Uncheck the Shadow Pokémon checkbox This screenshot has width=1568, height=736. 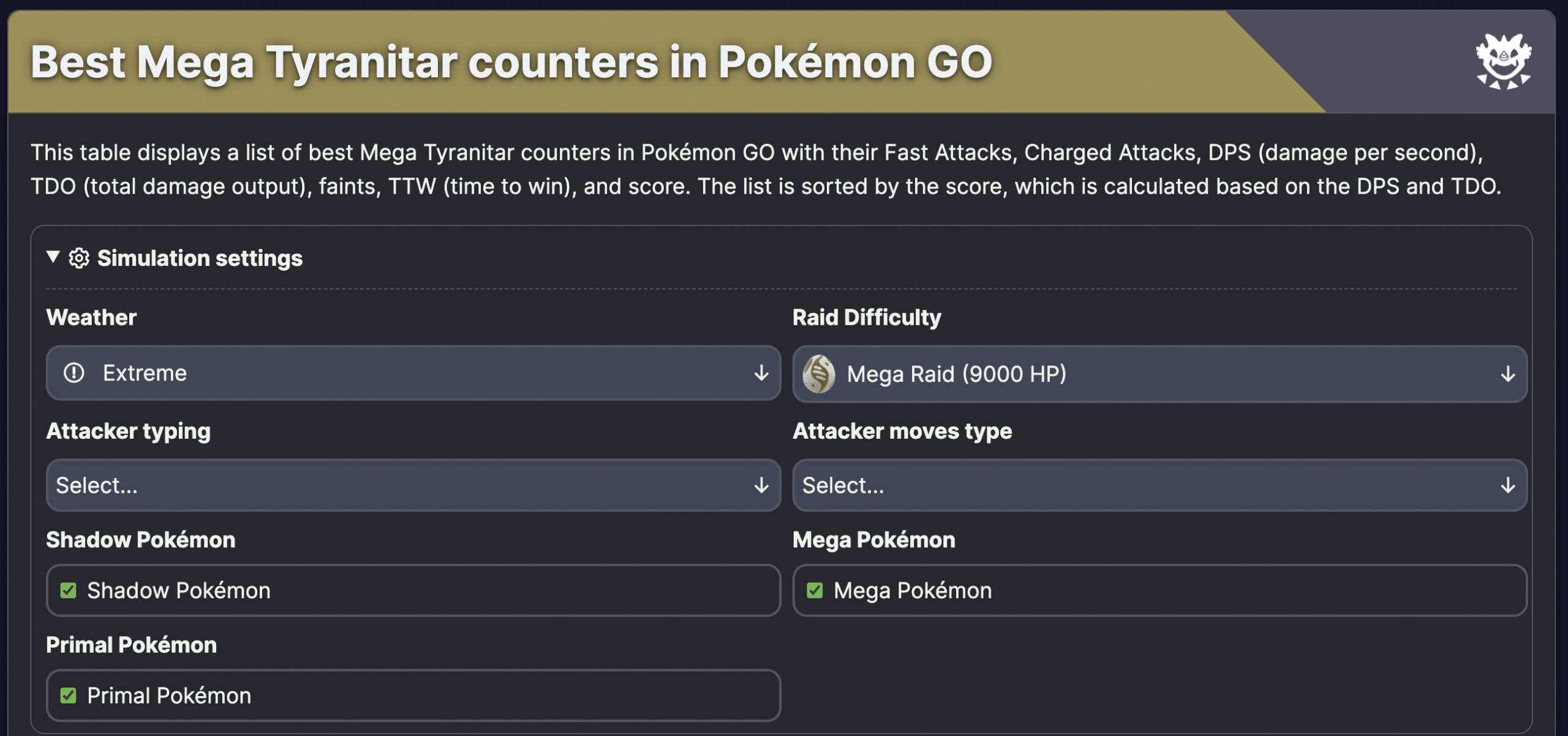[x=69, y=590]
